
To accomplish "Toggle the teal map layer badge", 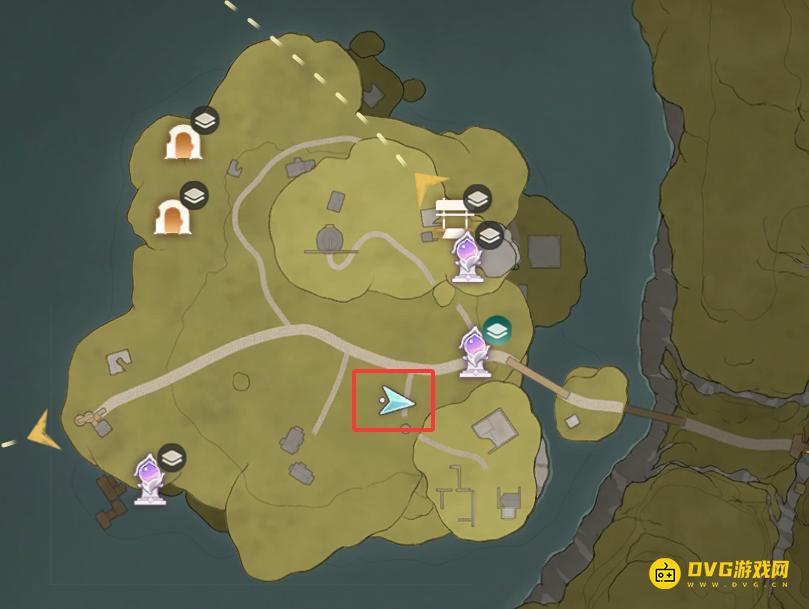I will pos(497,328).
